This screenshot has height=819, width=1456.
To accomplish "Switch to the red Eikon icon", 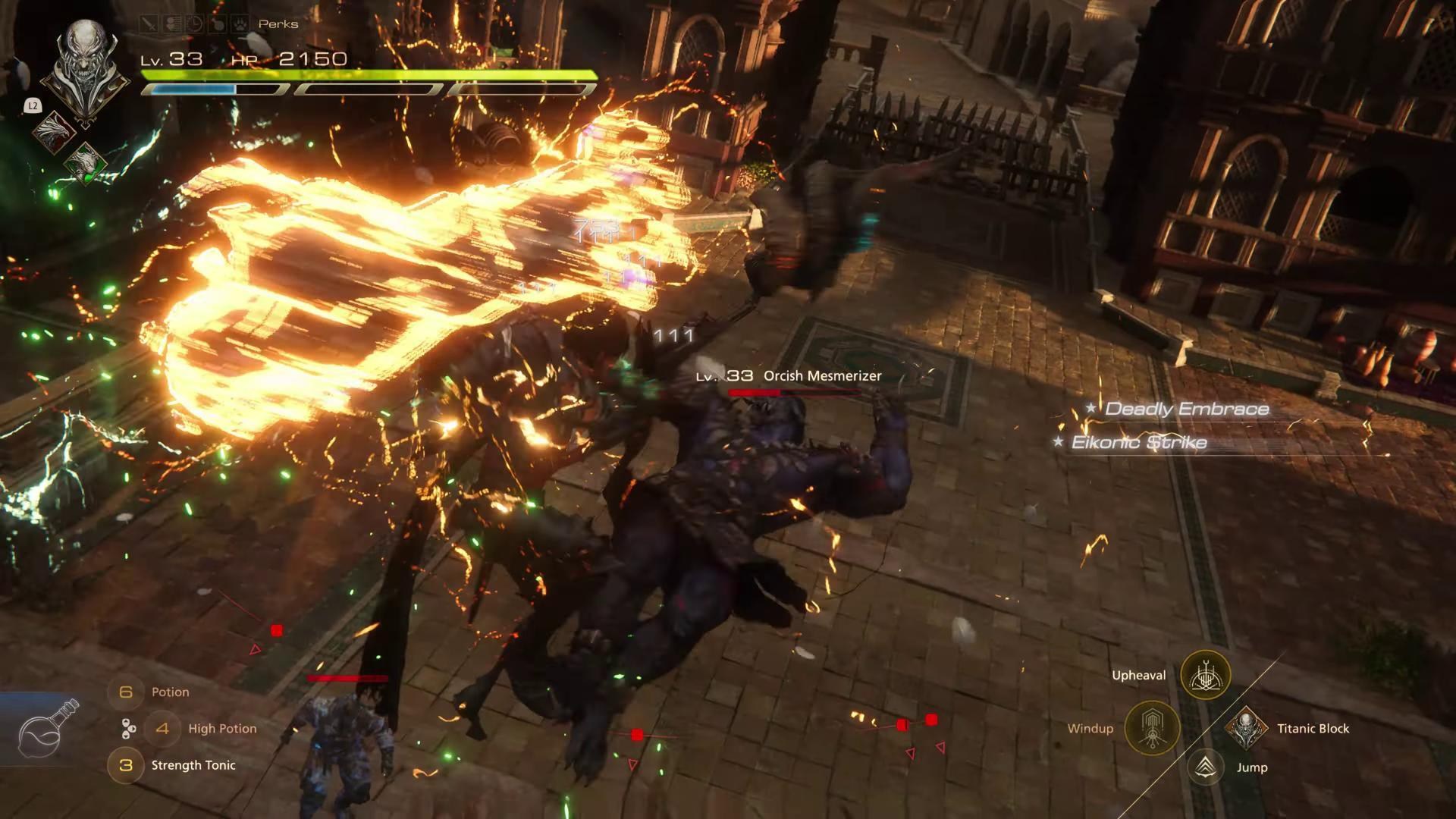I will (x=52, y=131).
